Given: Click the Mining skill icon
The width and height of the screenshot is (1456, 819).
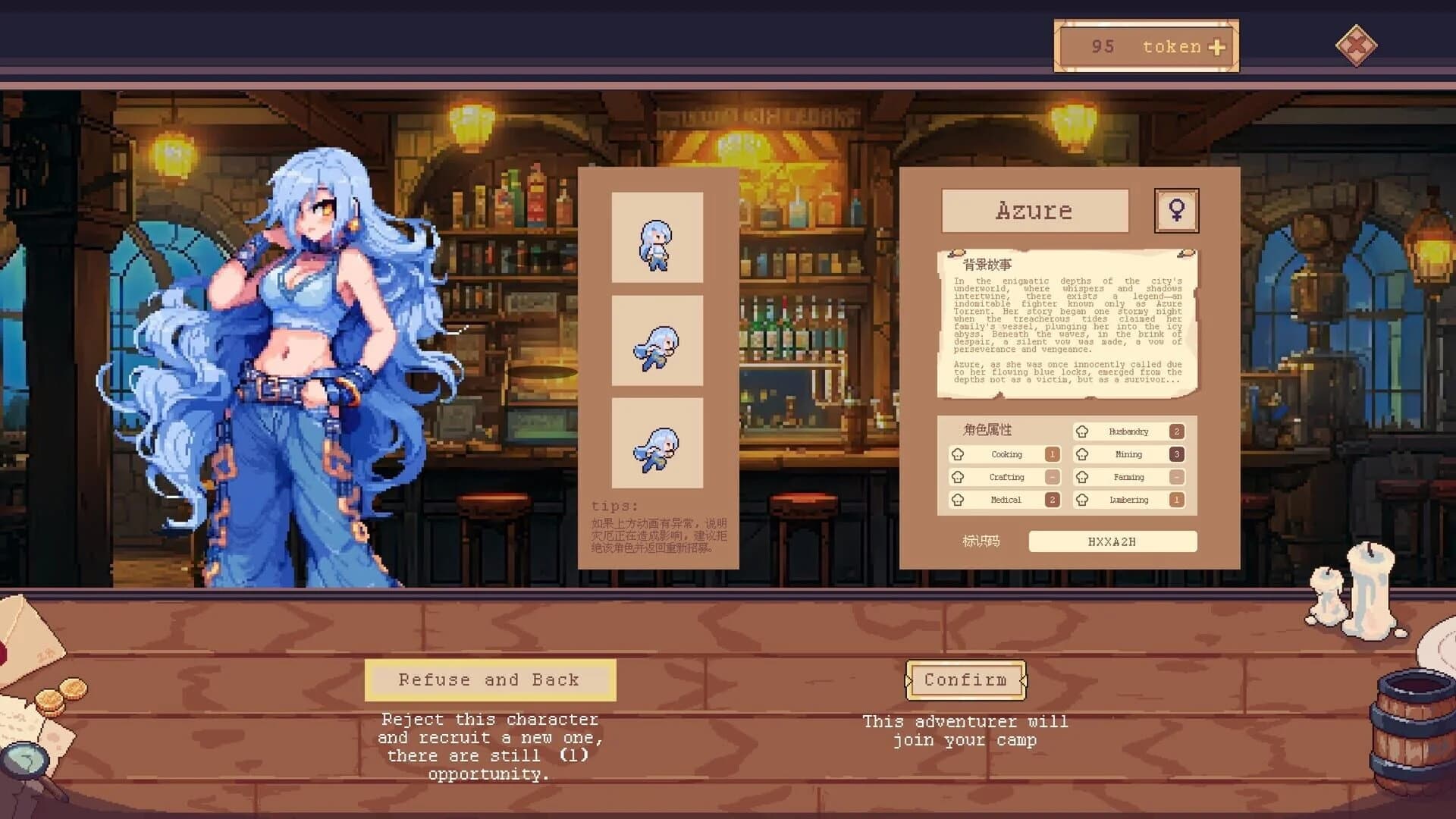Looking at the screenshot, I should pos(1081,454).
